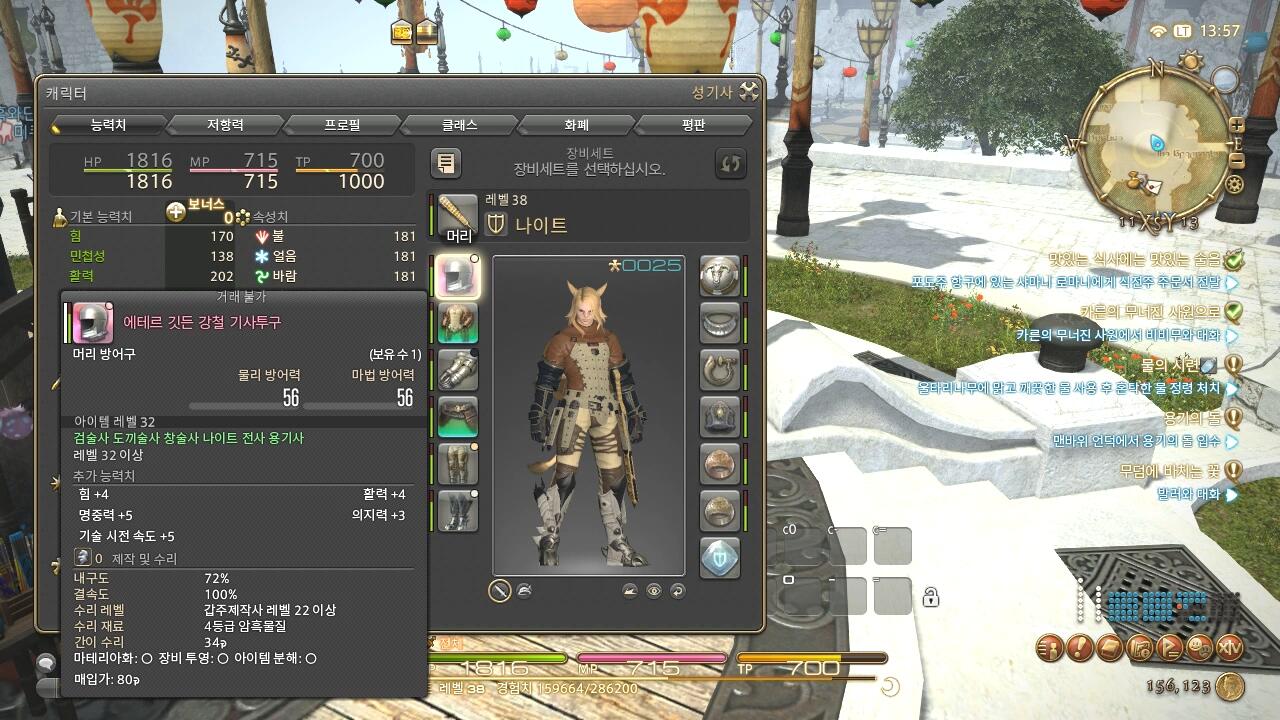The width and height of the screenshot is (1280, 720).
Task: Select the body armor equipment slot
Action: 458,323
